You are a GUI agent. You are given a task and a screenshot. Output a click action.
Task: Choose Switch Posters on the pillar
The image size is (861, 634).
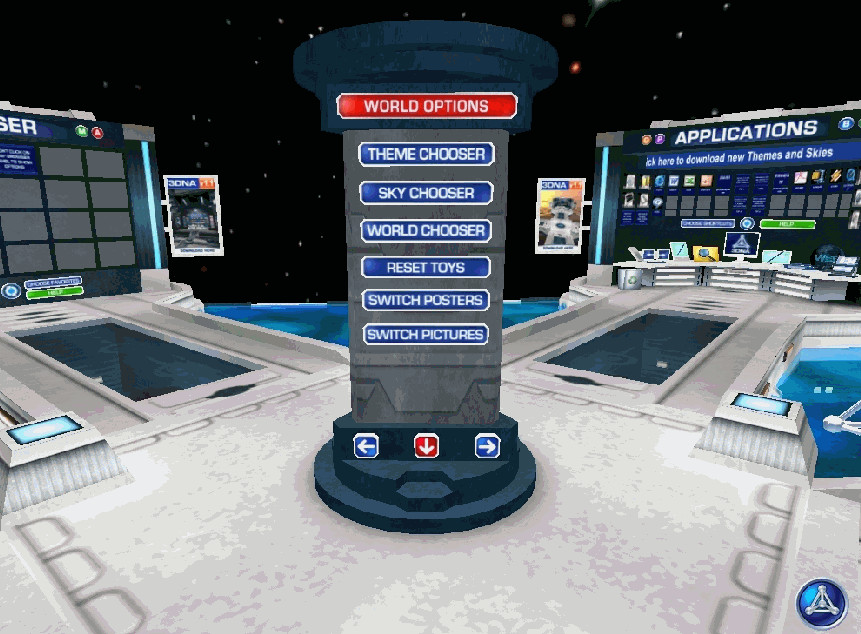click(x=426, y=300)
